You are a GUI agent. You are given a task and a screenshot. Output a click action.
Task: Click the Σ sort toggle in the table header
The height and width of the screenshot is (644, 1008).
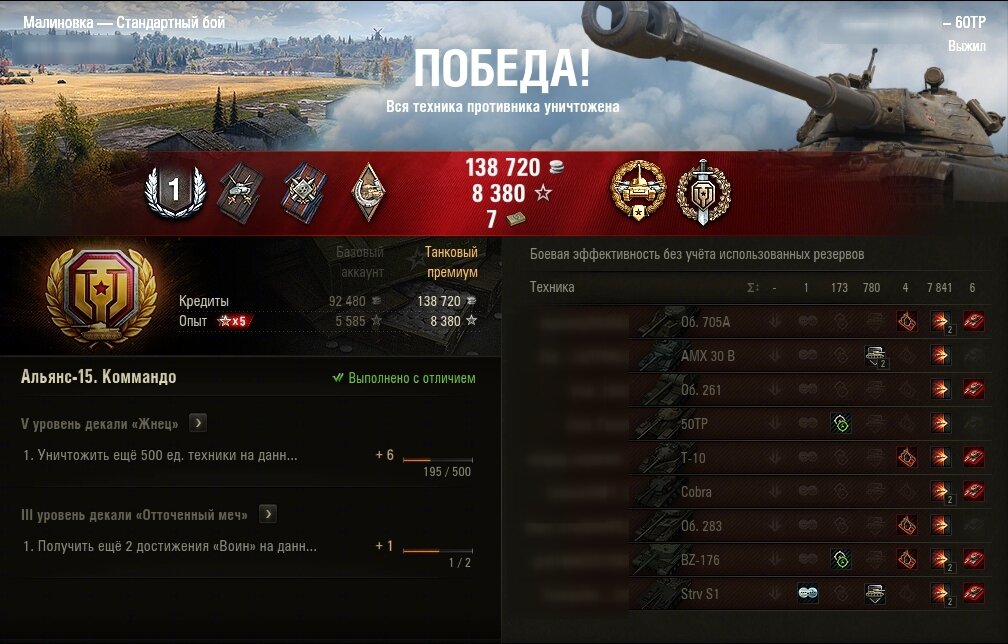752,288
